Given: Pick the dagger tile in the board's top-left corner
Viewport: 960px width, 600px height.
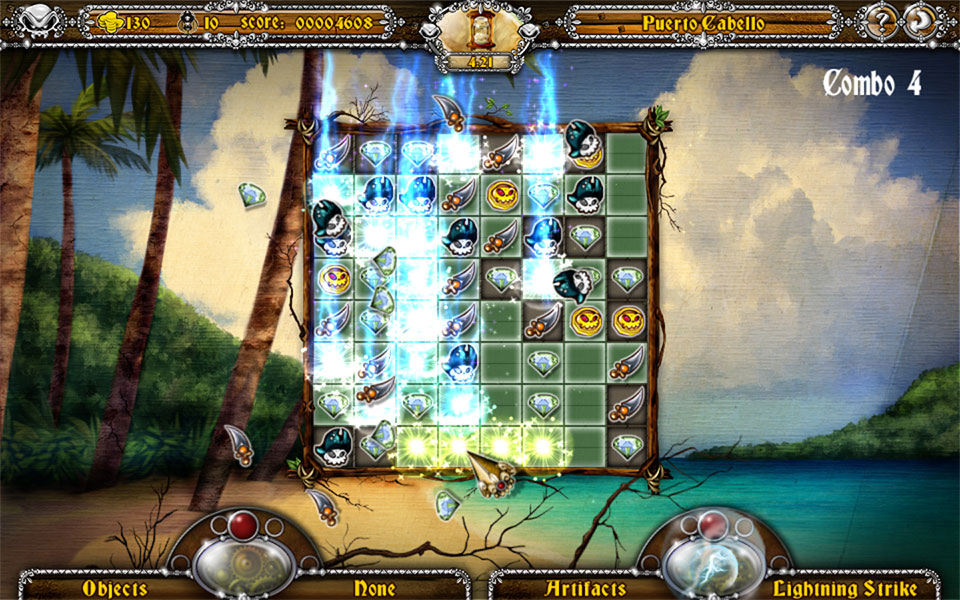Looking at the screenshot, I should [331, 153].
